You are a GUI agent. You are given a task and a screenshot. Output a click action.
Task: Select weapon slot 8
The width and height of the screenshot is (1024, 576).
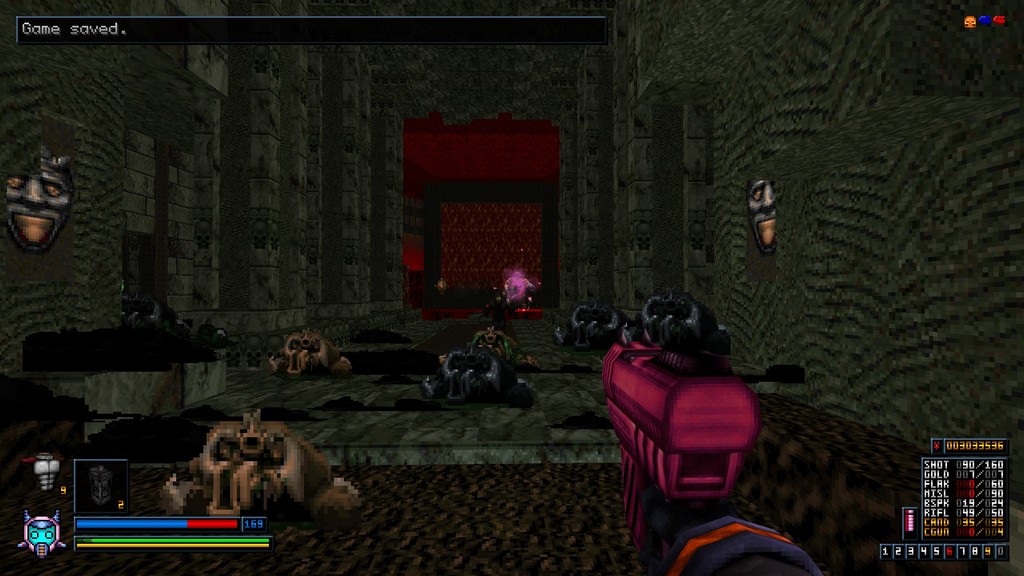tap(975, 552)
